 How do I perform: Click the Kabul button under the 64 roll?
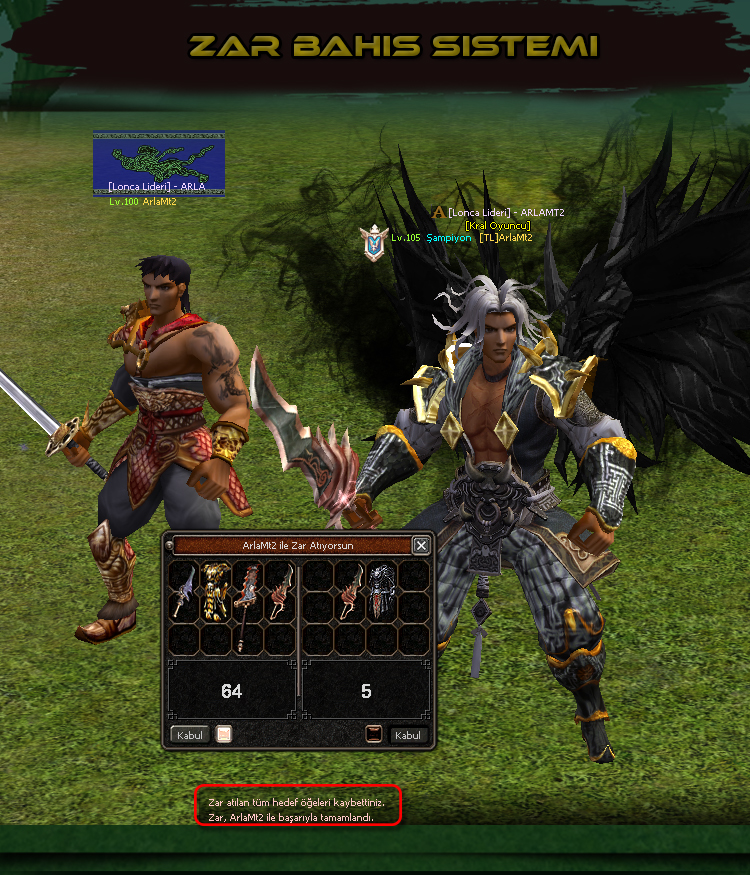pos(190,735)
